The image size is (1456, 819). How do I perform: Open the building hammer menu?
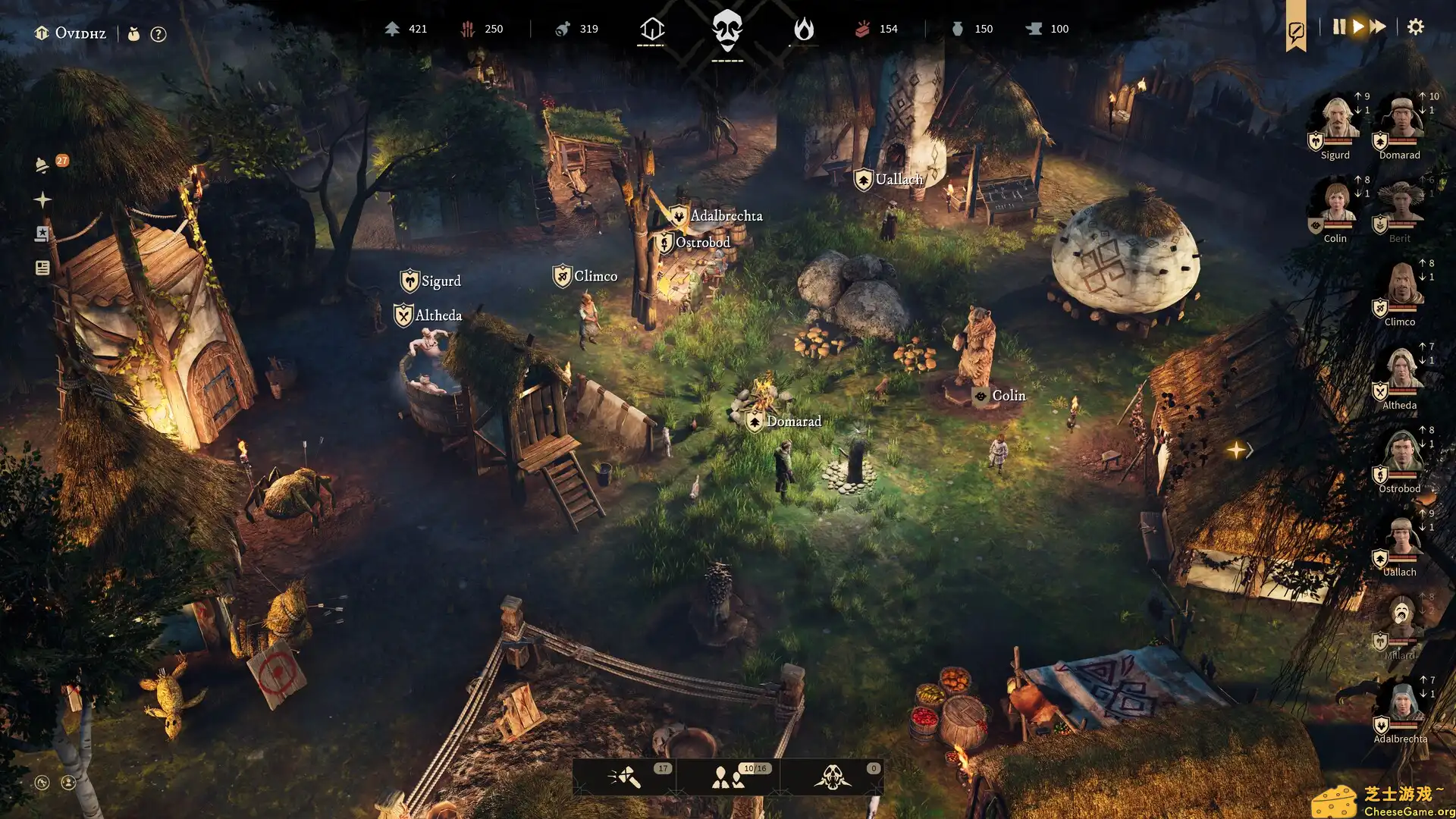tap(625, 777)
